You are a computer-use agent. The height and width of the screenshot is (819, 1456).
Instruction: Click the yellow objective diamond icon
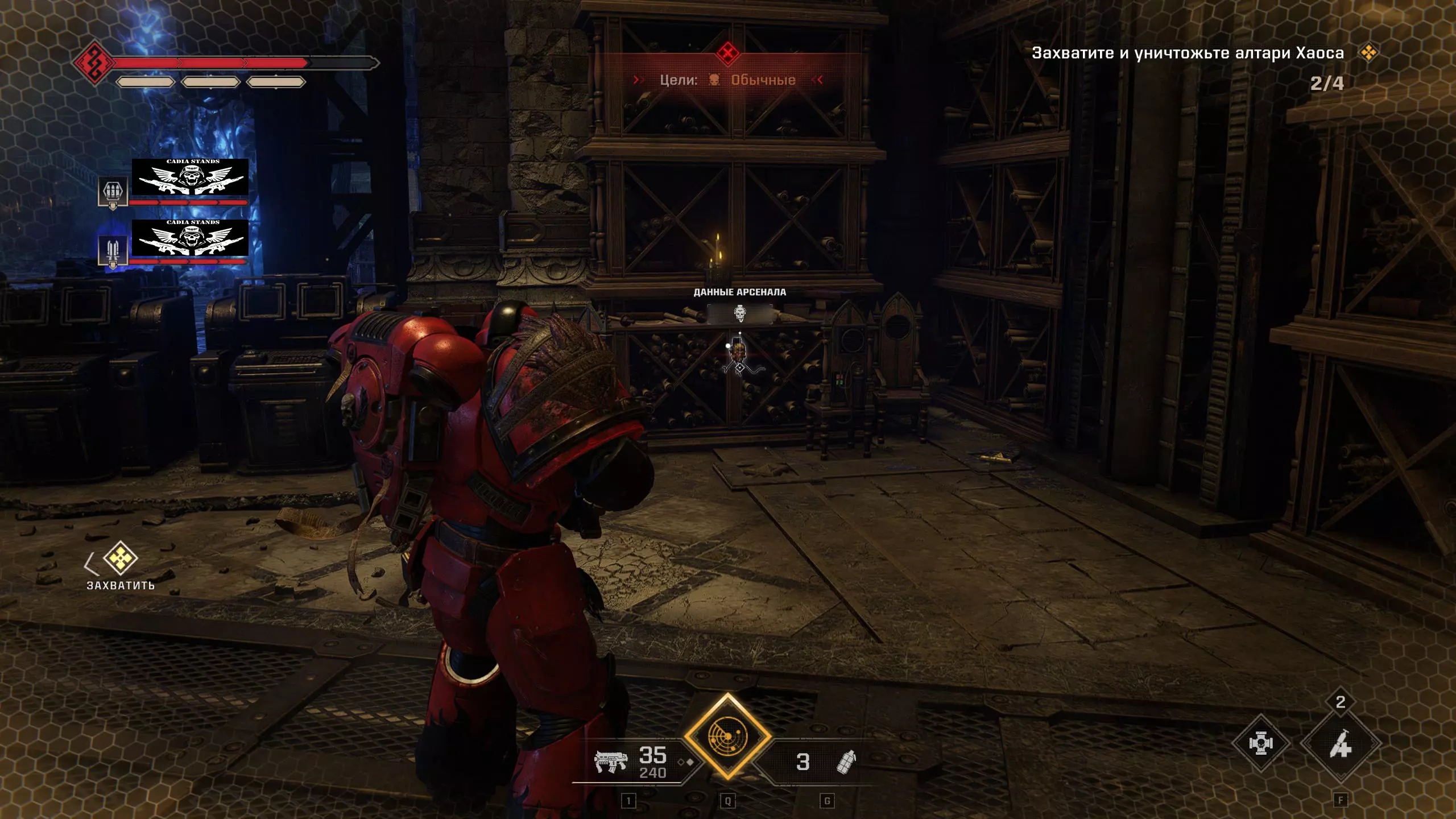pyautogui.click(x=1368, y=53)
